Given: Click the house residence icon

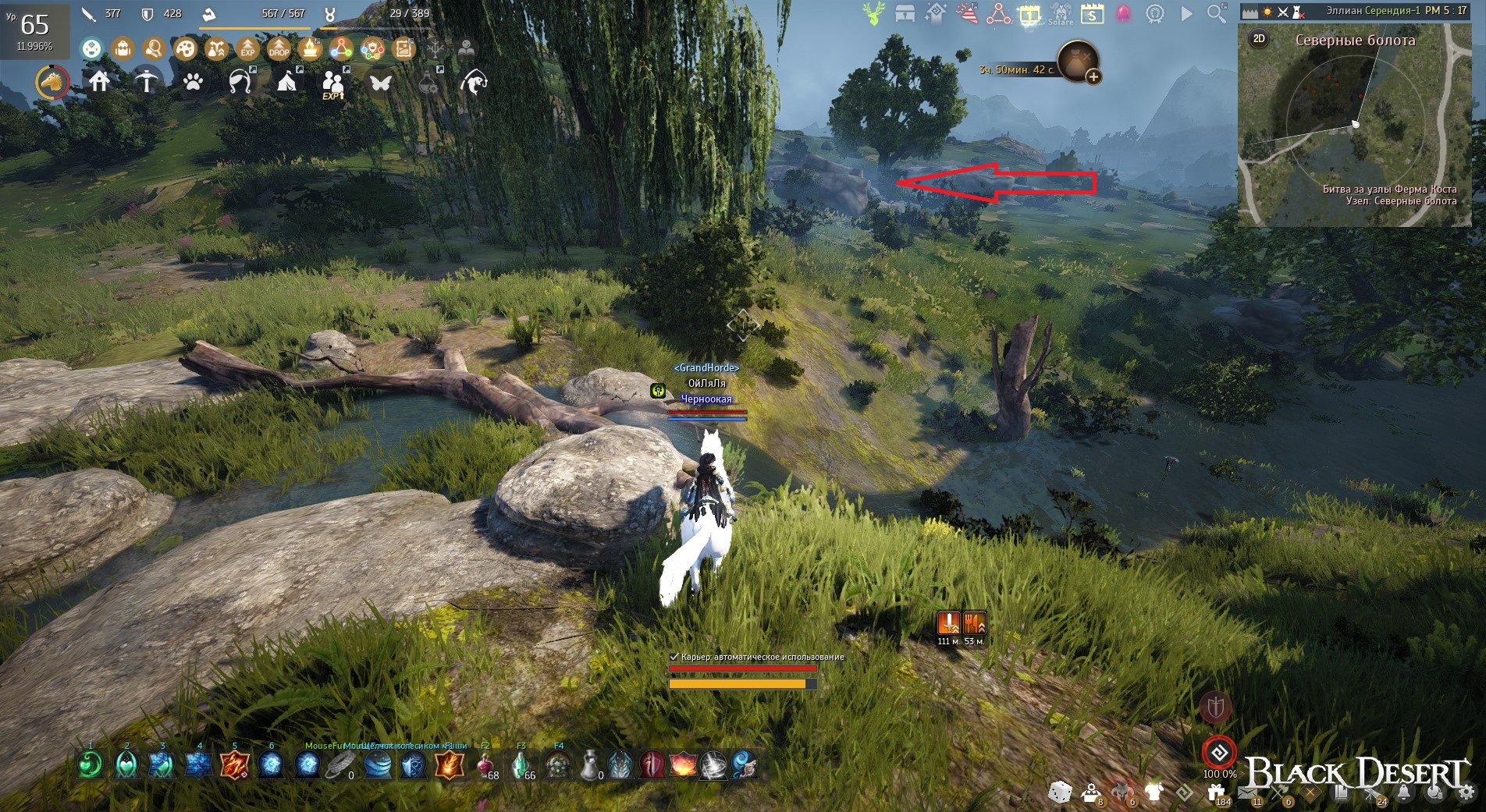Looking at the screenshot, I should click(99, 81).
